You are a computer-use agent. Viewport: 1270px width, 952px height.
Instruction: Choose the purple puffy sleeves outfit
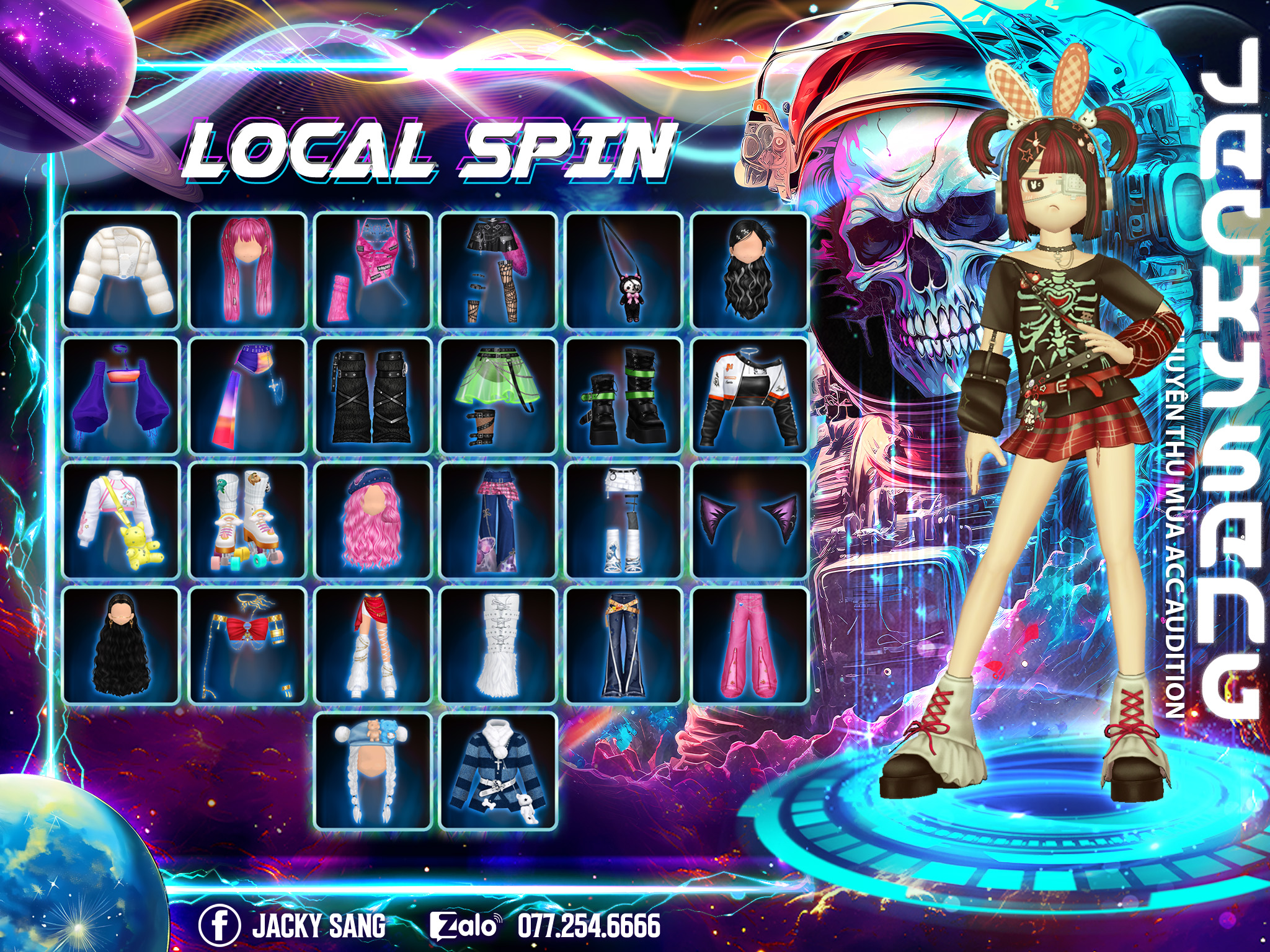(x=122, y=396)
